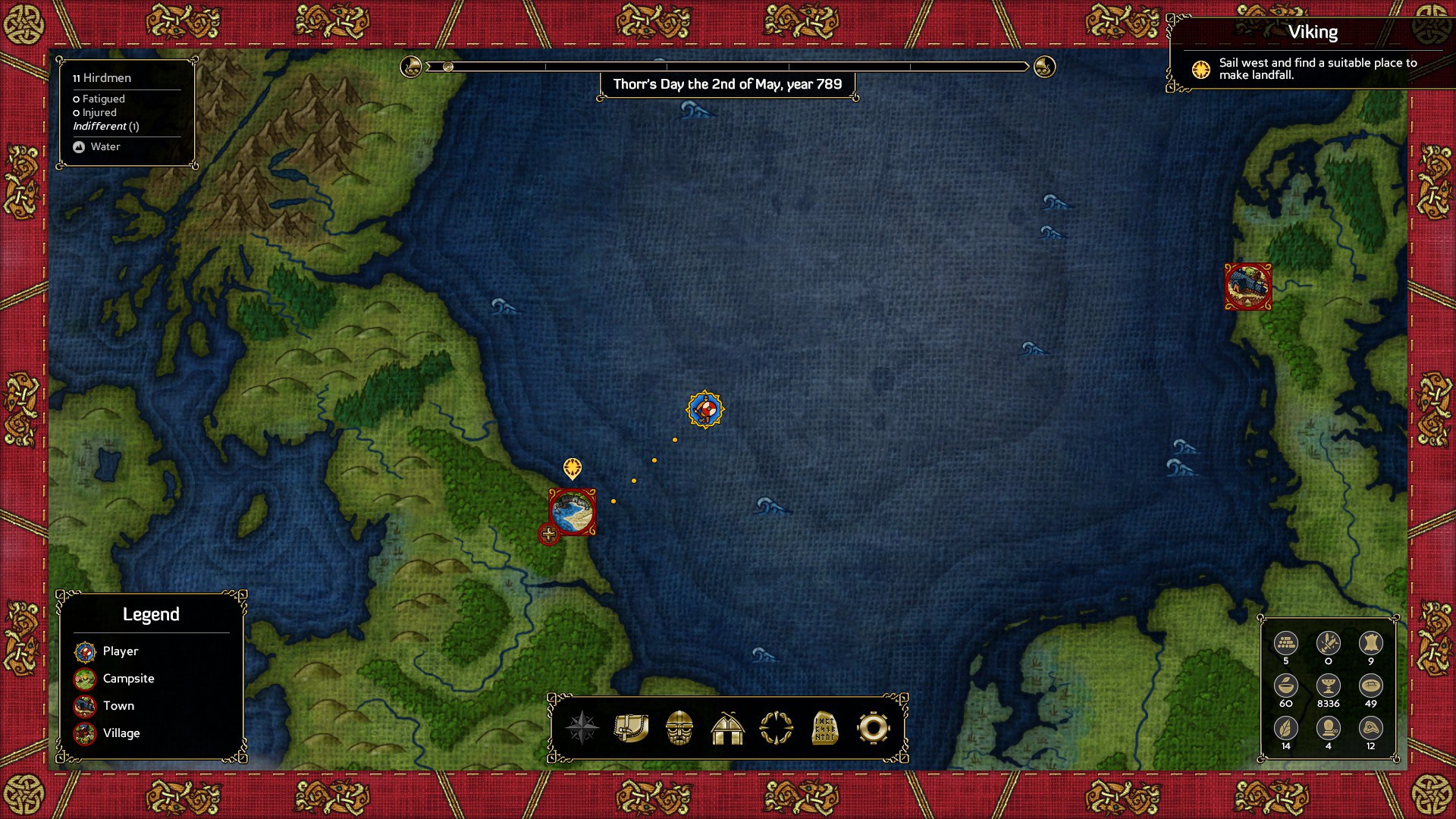Click the valuables chalice icon showing 8336
Image resolution: width=1456 pixels, height=819 pixels.
(1327, 687)
